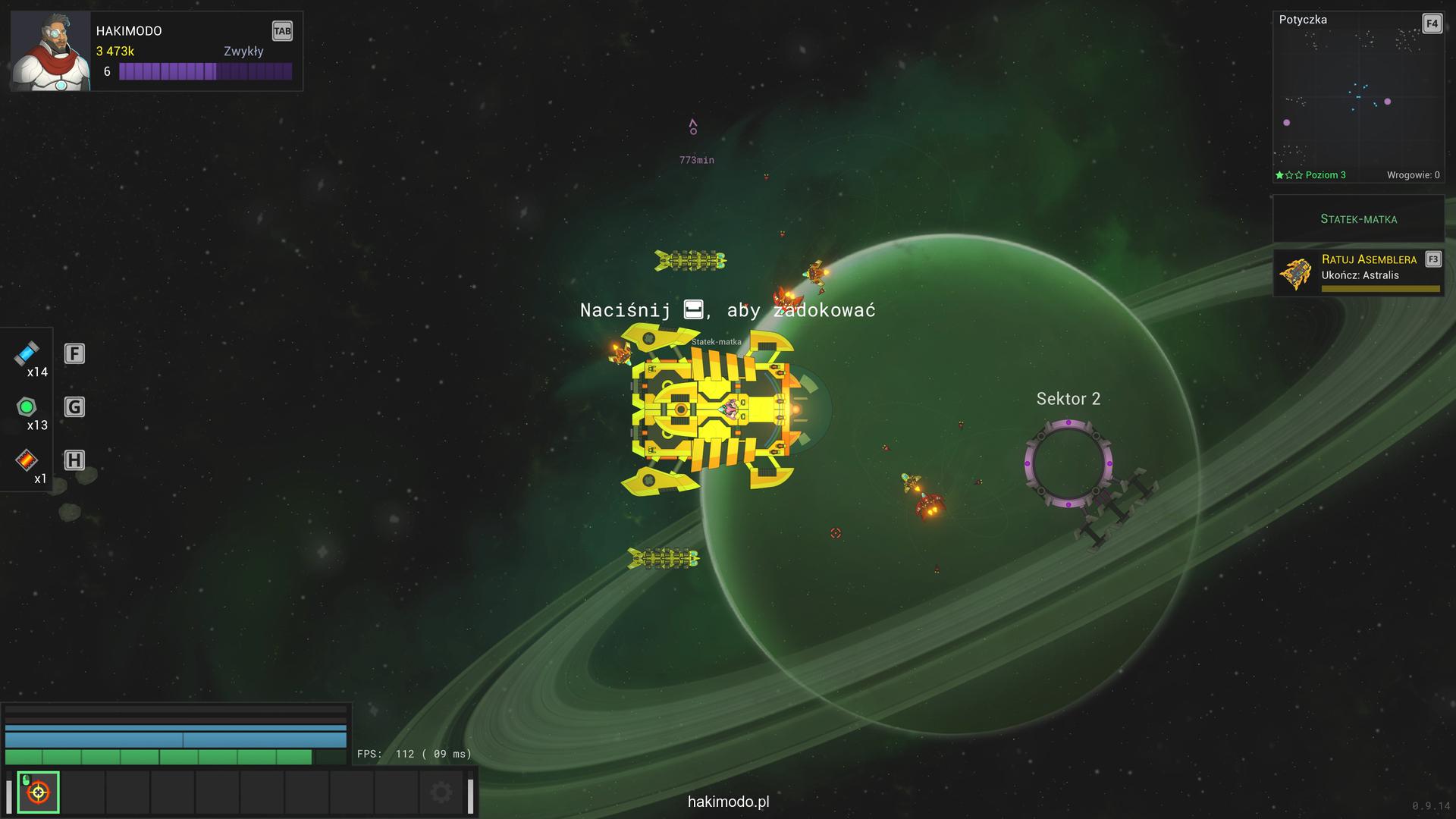The height and width of the screenshot is (819, 1456).
Task: Open the gear settings slot in hotbar
Action: pos(441,793)
